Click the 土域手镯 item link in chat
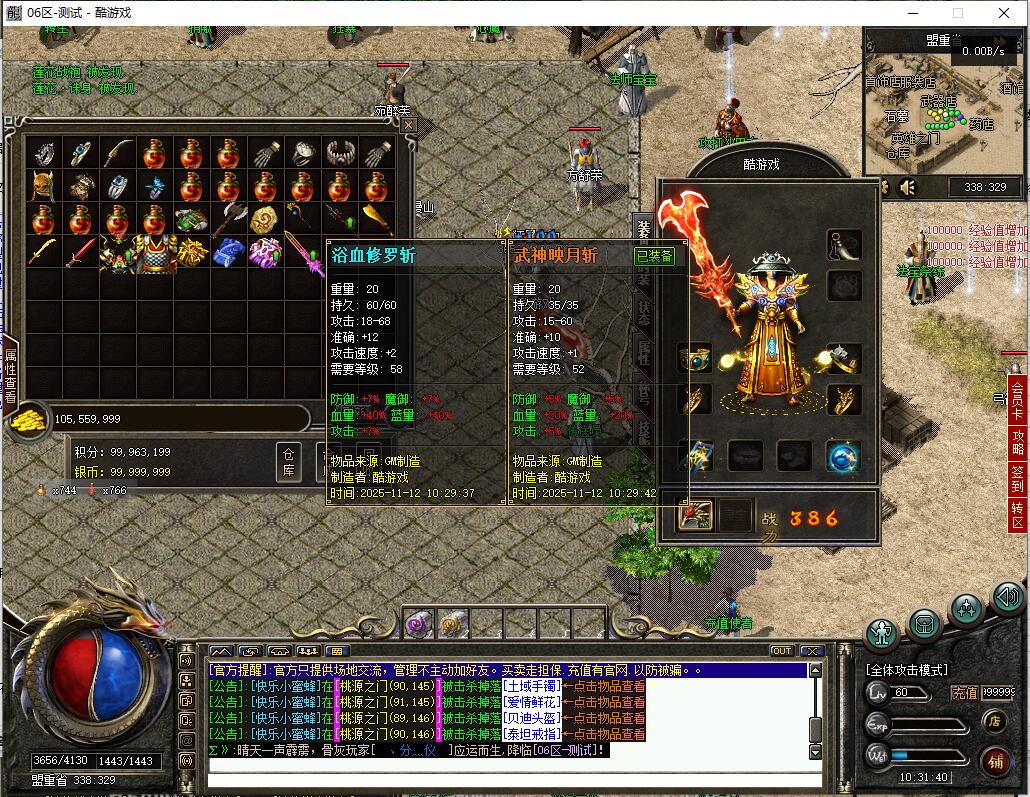This screenshot has width=1030, height=797. (532, 687)
